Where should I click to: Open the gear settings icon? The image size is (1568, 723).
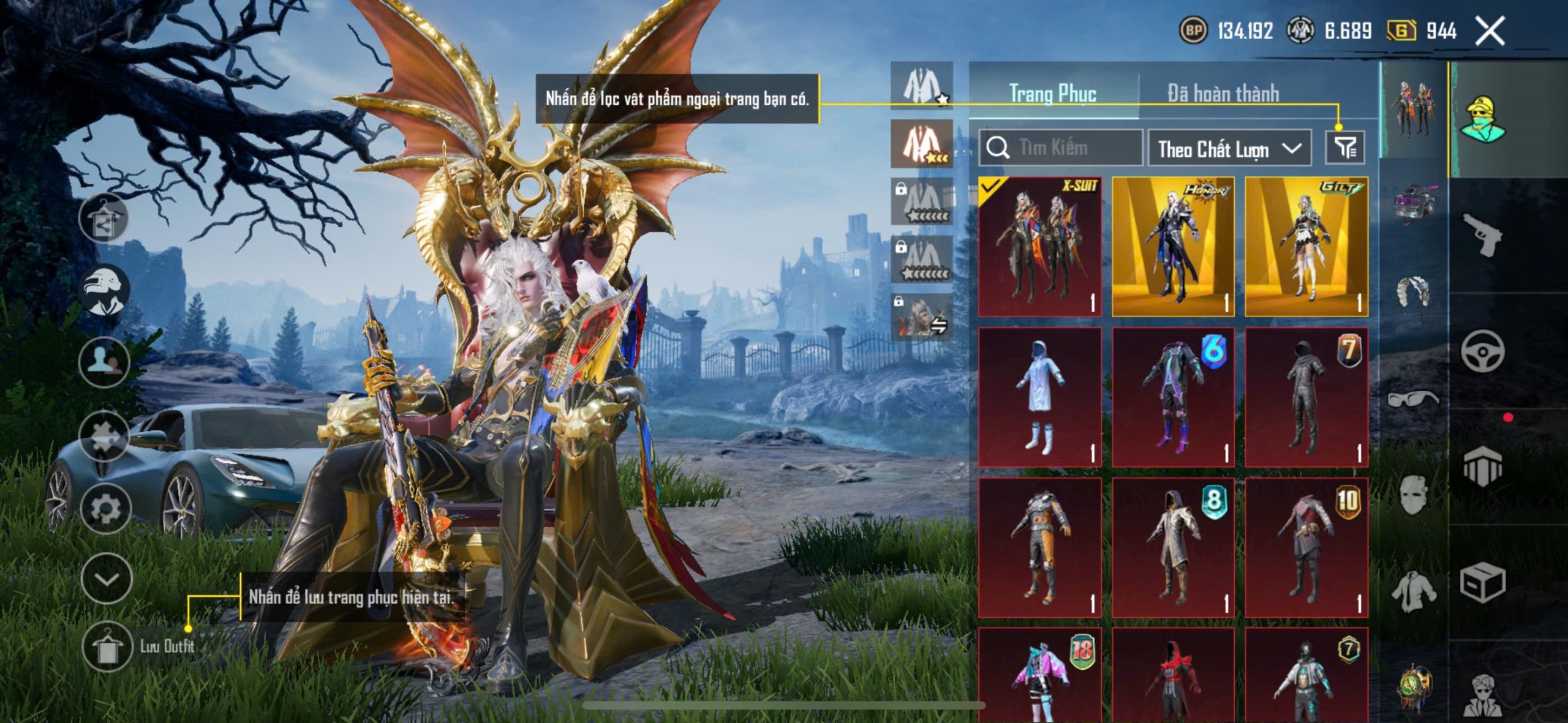pyautogui.click(x=105, y=509)
